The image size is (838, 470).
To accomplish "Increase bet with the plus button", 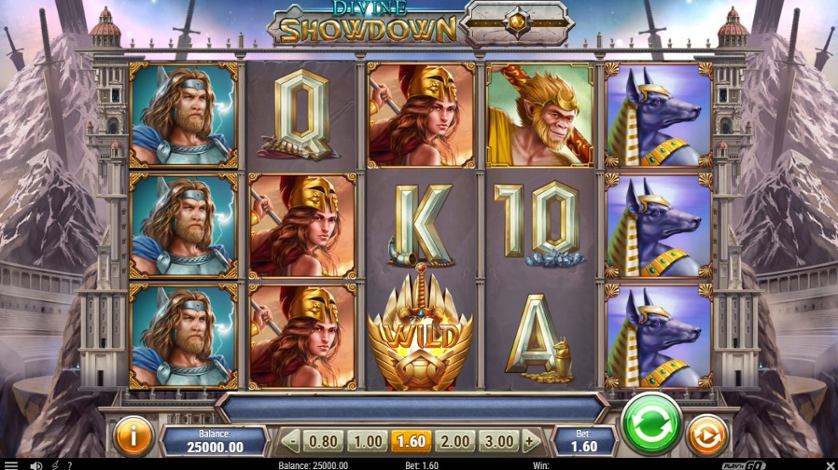I will [531, 441].
